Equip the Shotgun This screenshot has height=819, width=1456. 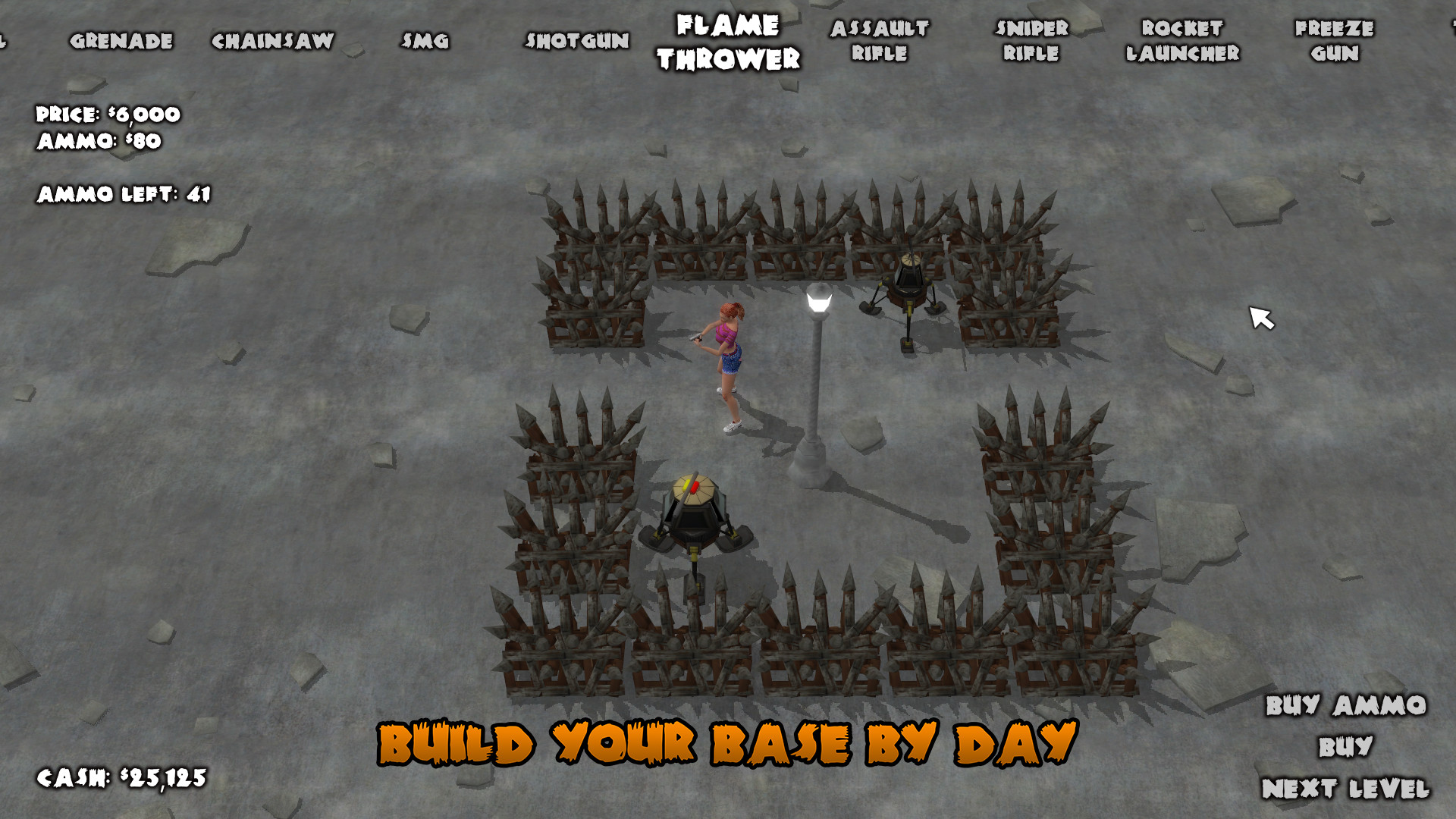(578, 41)
